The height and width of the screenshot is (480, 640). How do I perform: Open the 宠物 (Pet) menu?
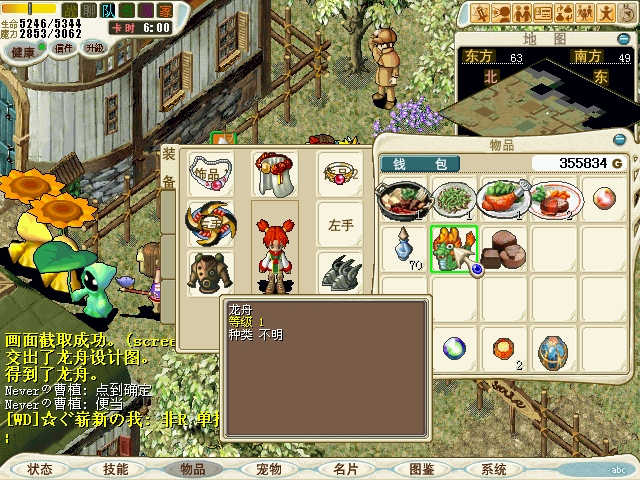click(269, 468)
